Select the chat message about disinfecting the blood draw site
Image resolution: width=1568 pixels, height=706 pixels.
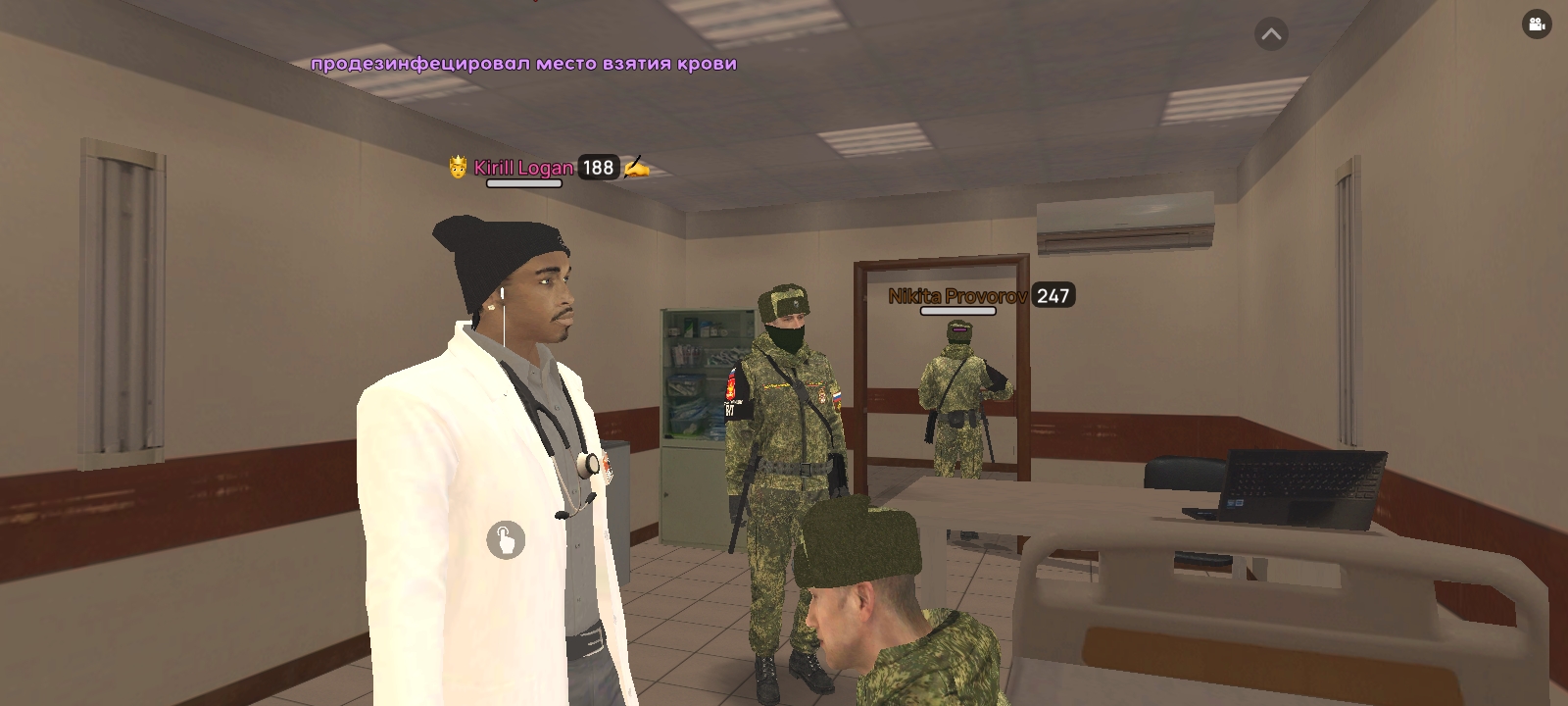tap(524, 66)
